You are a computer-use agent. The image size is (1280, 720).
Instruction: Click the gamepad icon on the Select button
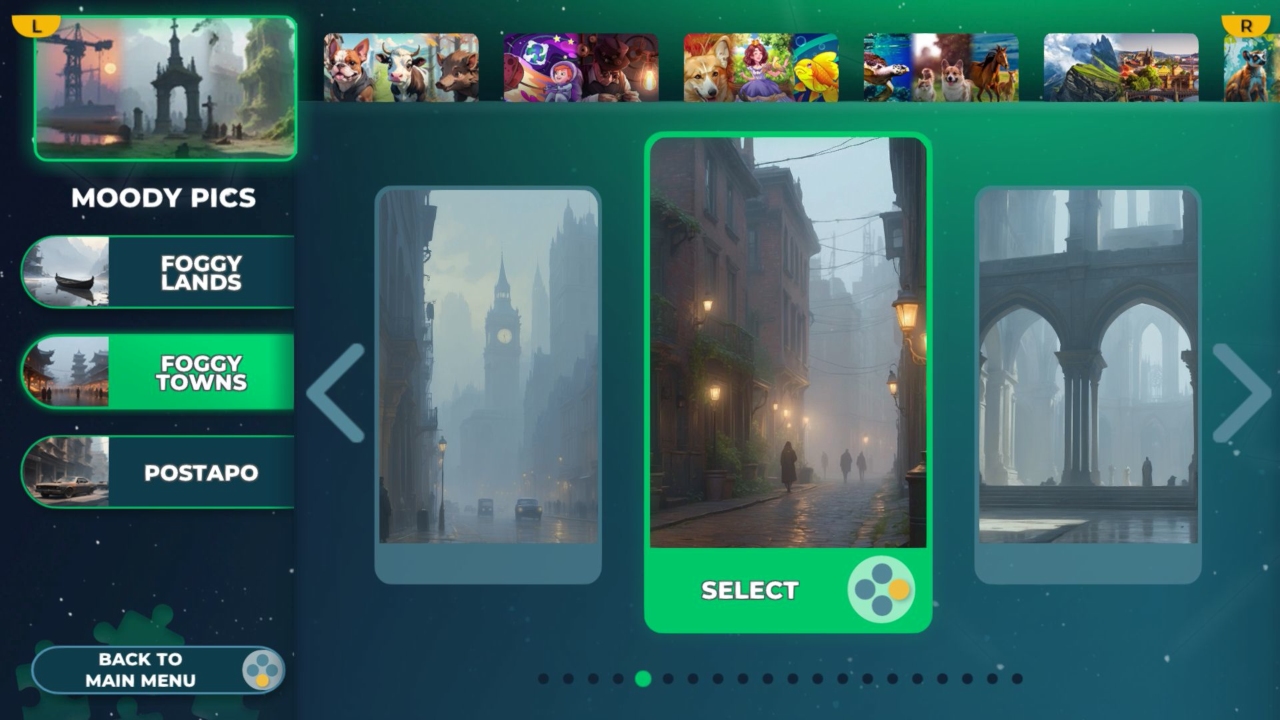pos(880,590)
